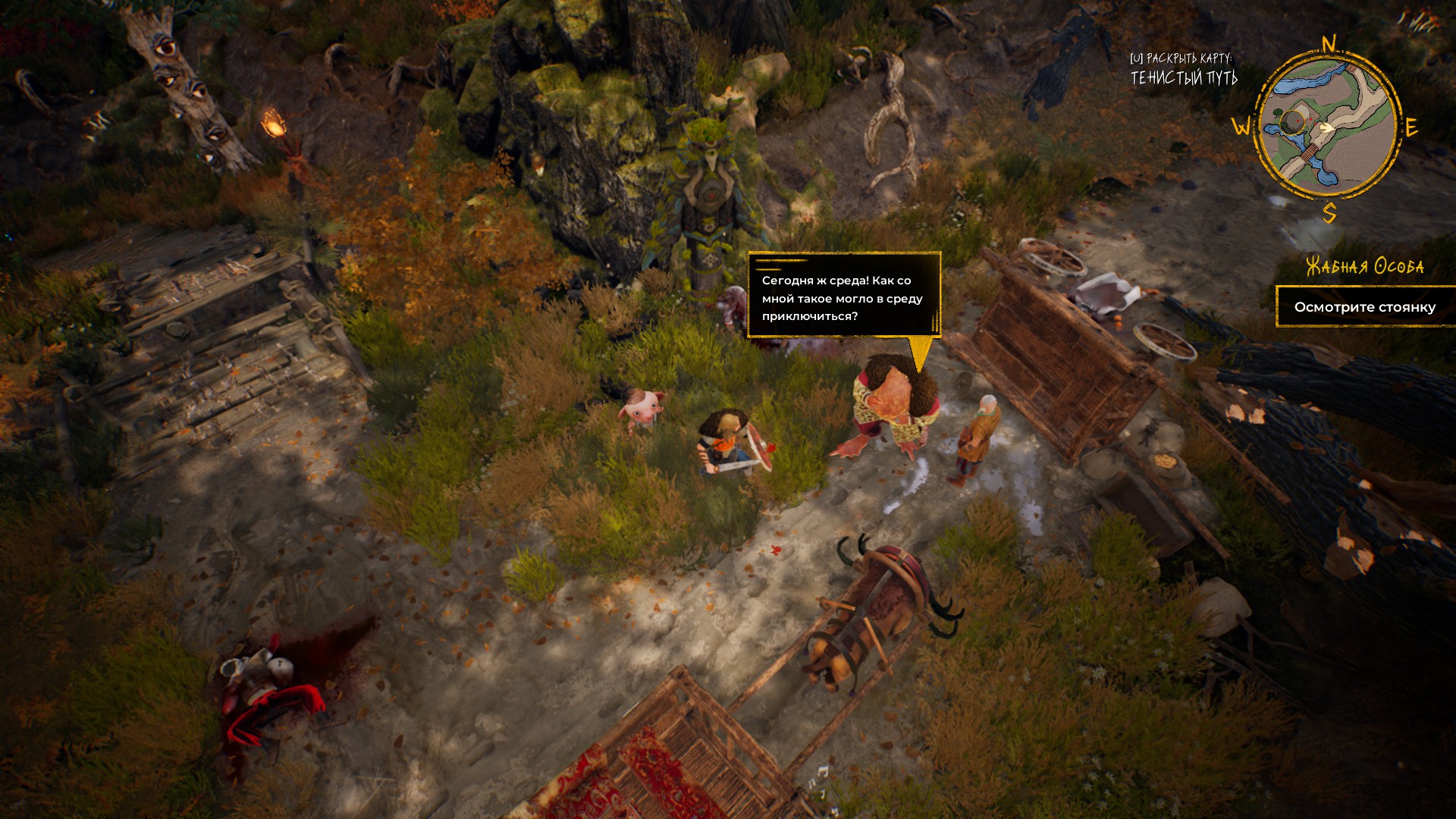Open the circular compass minimap

[x=1326, y=127]
